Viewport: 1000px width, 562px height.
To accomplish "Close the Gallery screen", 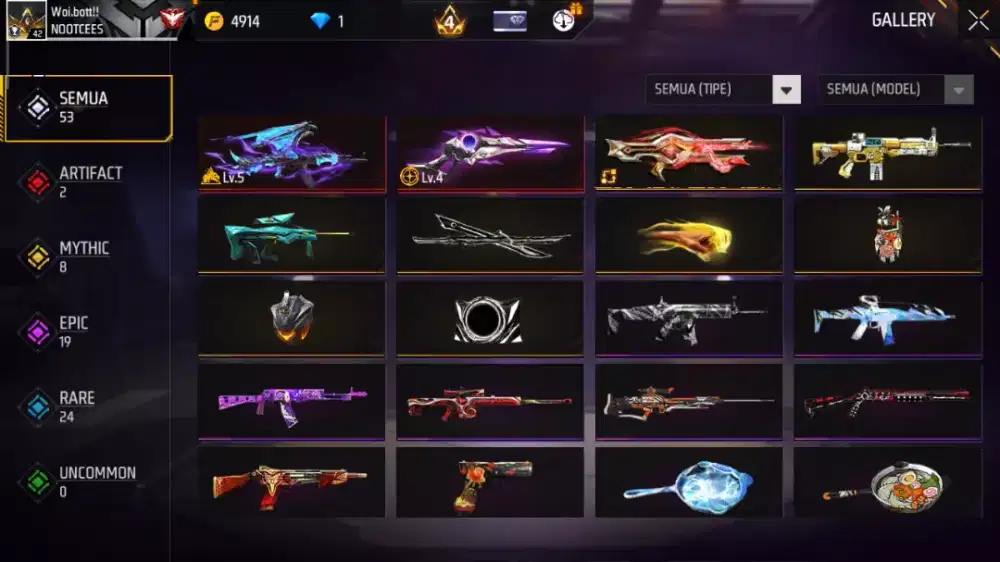I will pyautogui.click(x=977, y=21).
